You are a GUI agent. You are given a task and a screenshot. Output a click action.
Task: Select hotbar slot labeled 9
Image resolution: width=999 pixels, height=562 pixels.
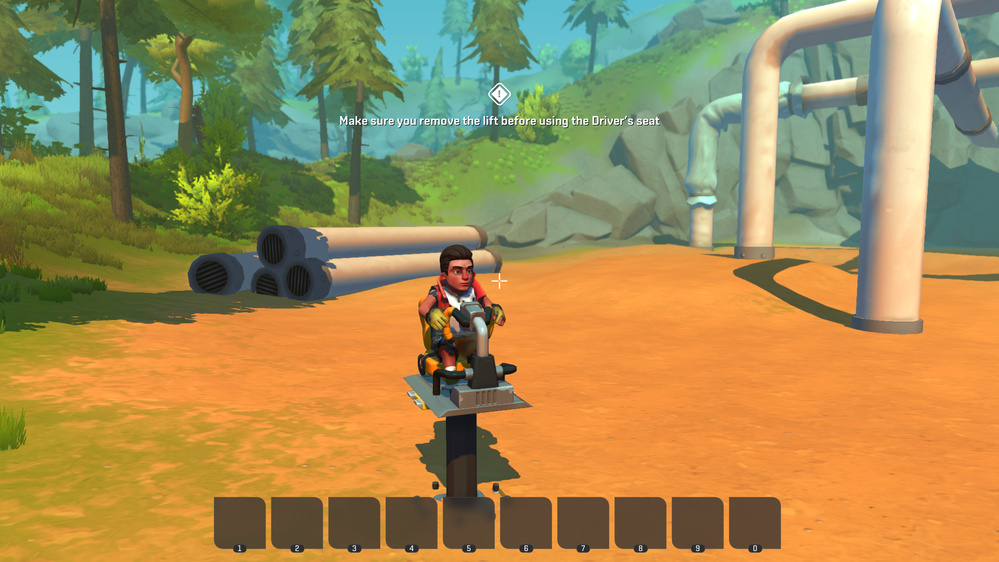tap(698, 522)
